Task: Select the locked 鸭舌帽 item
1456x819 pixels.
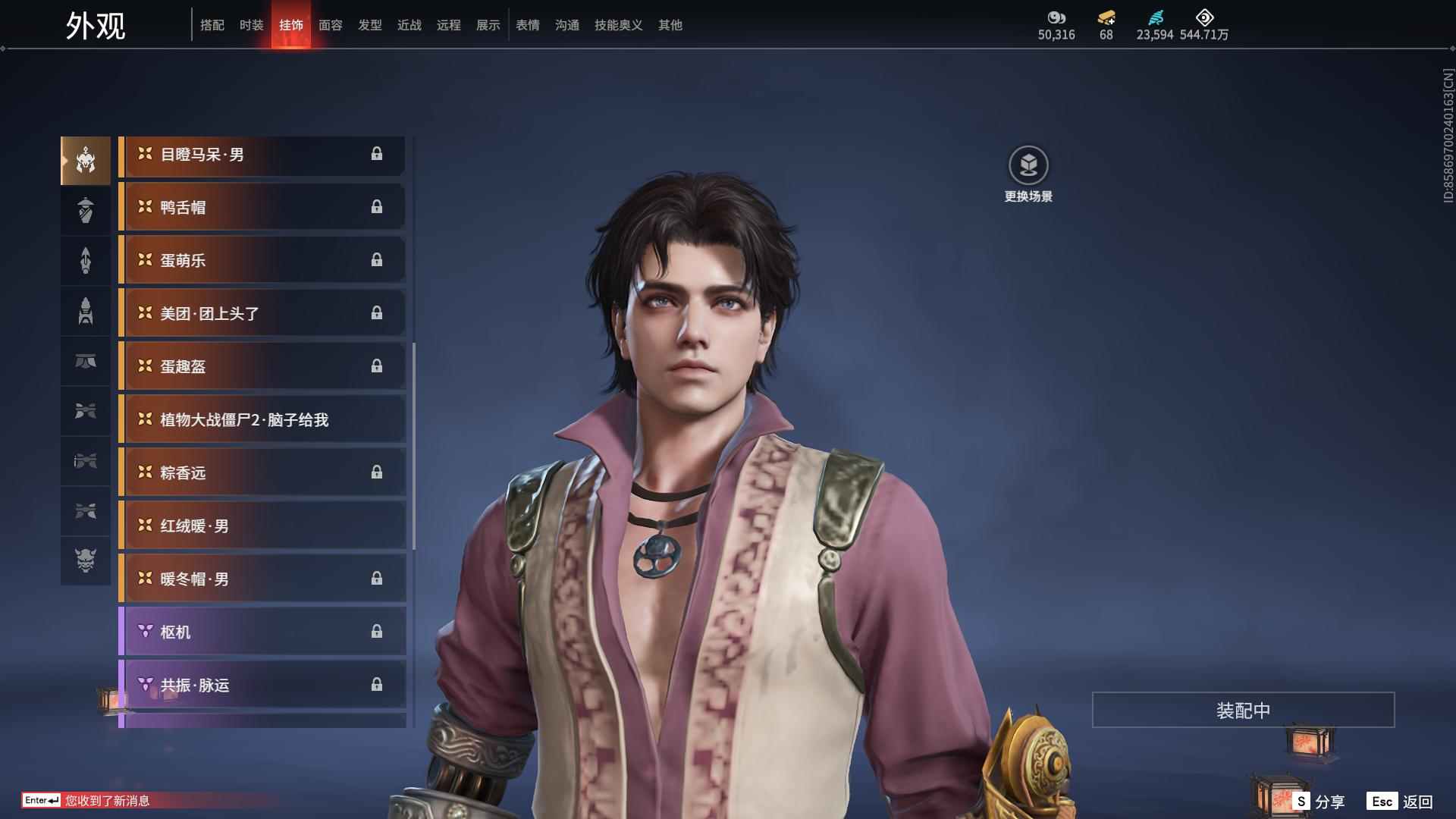Action: pyautogui.click(x=262, y=207)
